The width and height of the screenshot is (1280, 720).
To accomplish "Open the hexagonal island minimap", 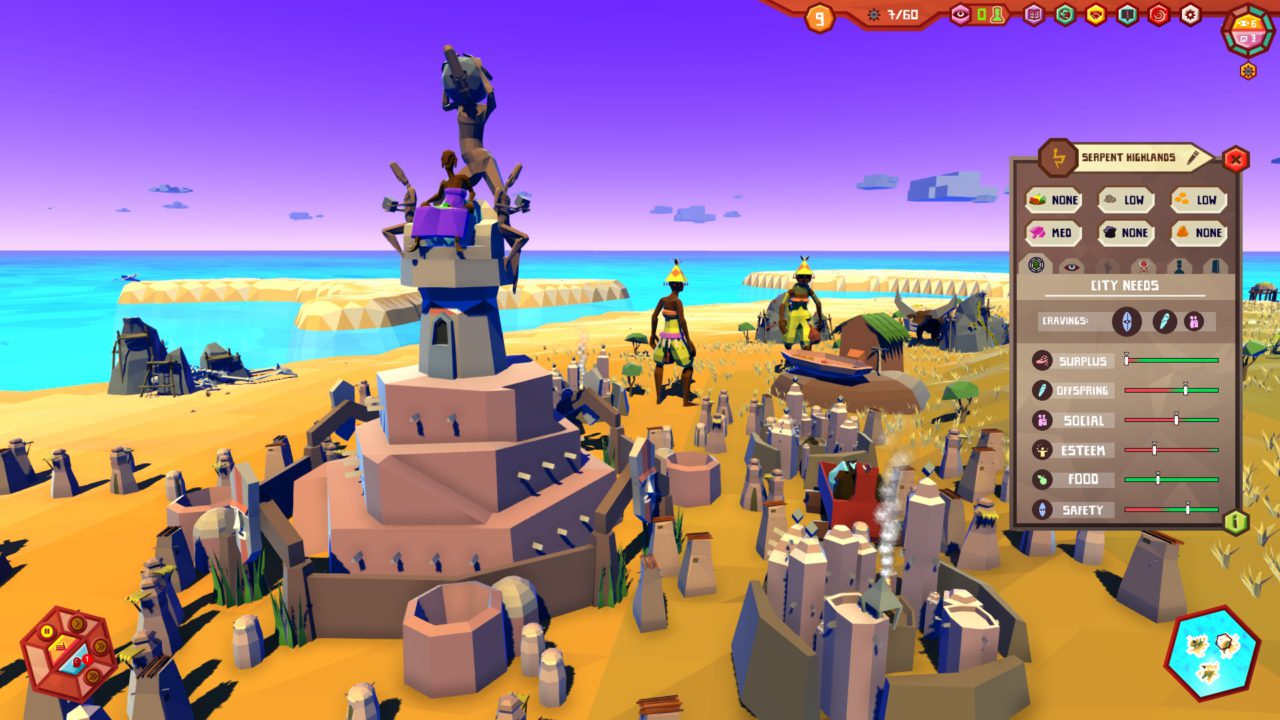I will pyautogui.click(x=1211, y=652).
